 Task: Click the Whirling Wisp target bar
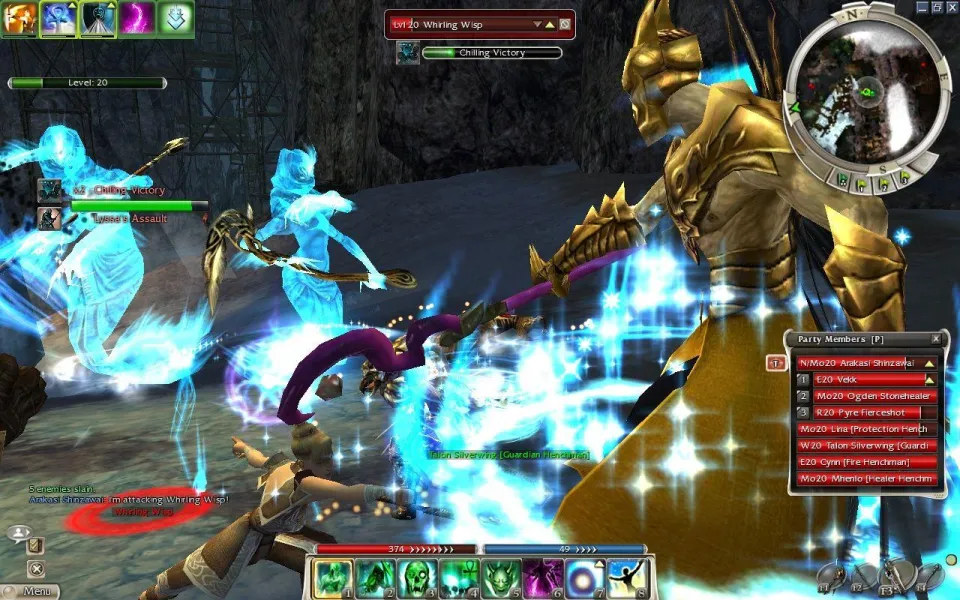(x=468, y=24)
